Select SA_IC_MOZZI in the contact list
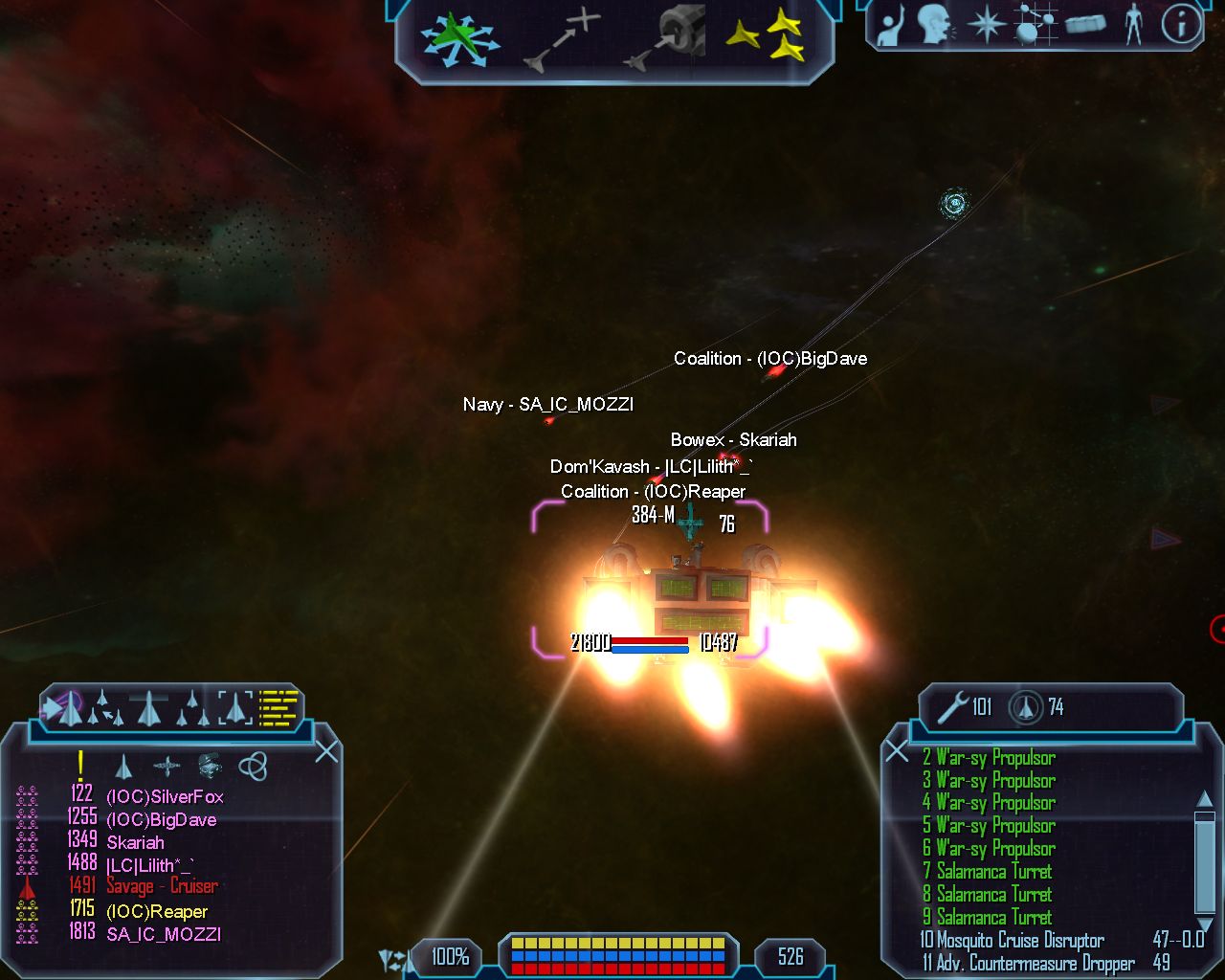The width and height of the screenshot is (1225, 980). coord(163,934)
